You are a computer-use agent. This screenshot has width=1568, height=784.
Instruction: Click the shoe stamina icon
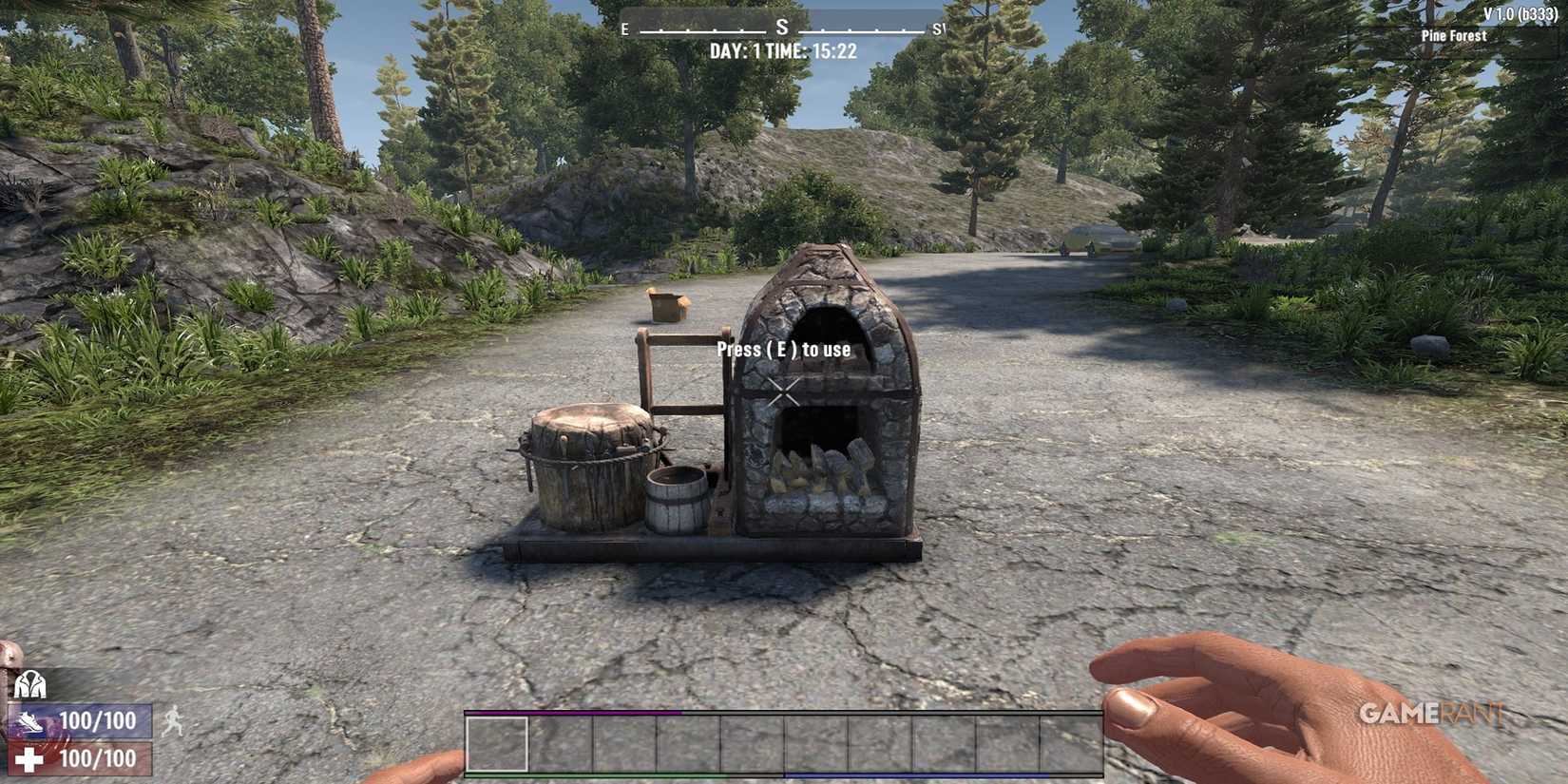coord(32,722)
